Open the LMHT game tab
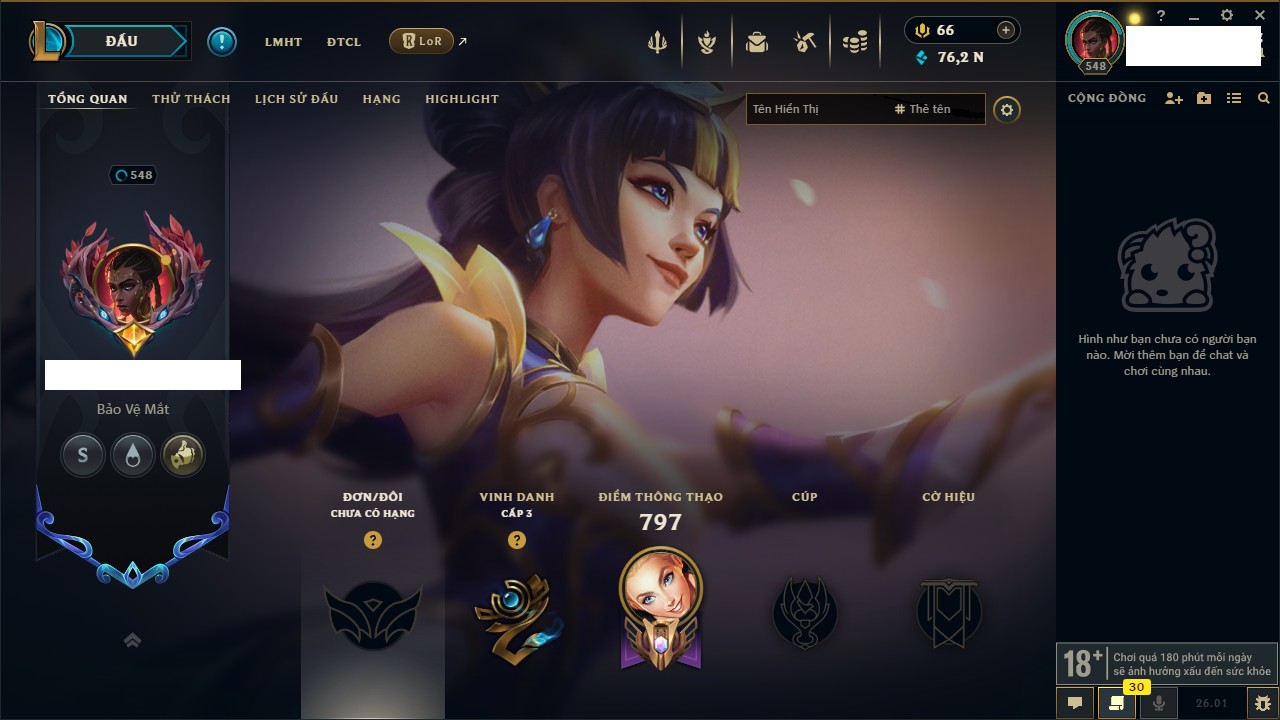This screenshot has width=1280, height=720. tap(283, 42)
